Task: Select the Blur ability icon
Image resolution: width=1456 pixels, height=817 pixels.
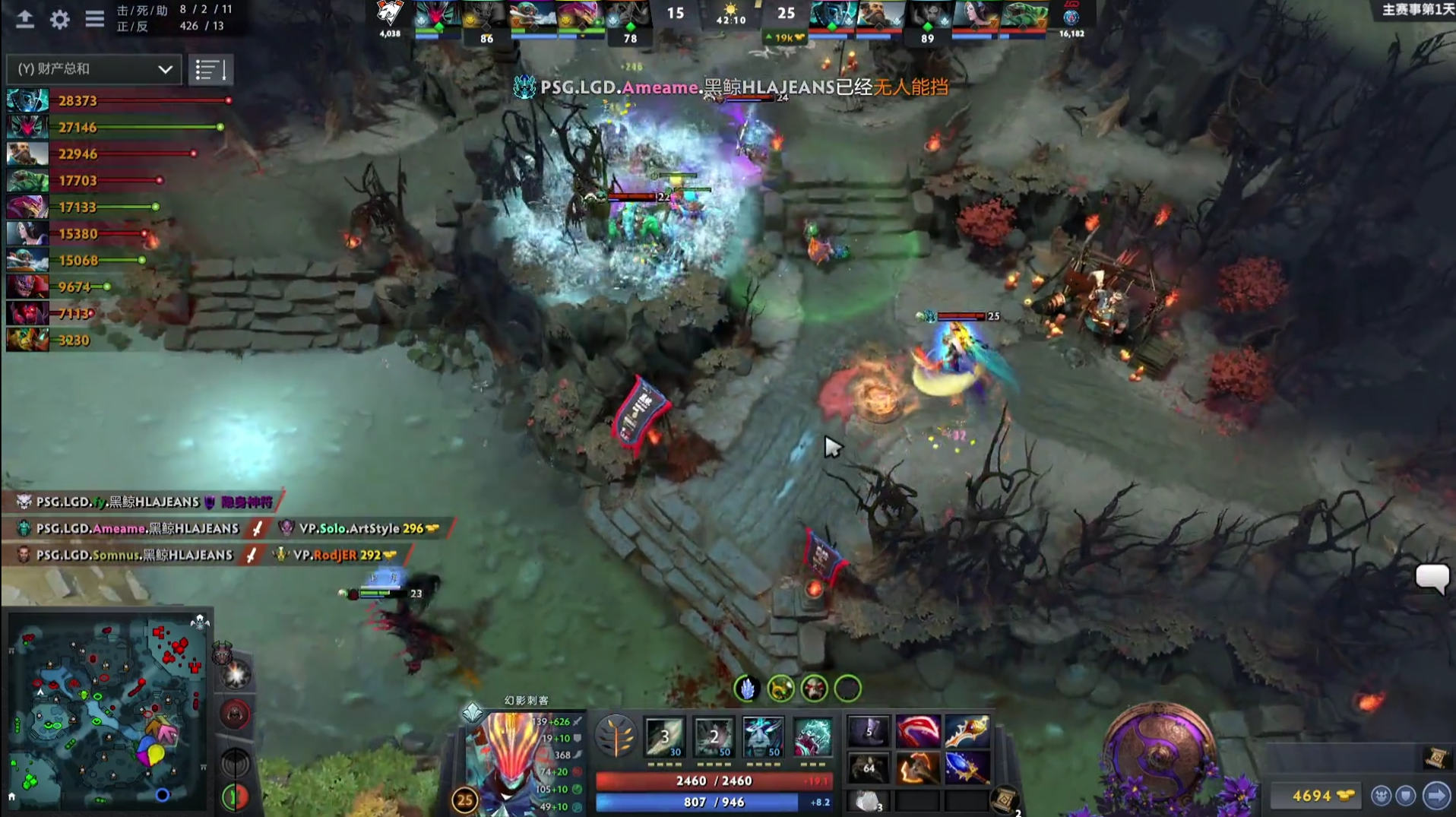Action: click(763, 736)
